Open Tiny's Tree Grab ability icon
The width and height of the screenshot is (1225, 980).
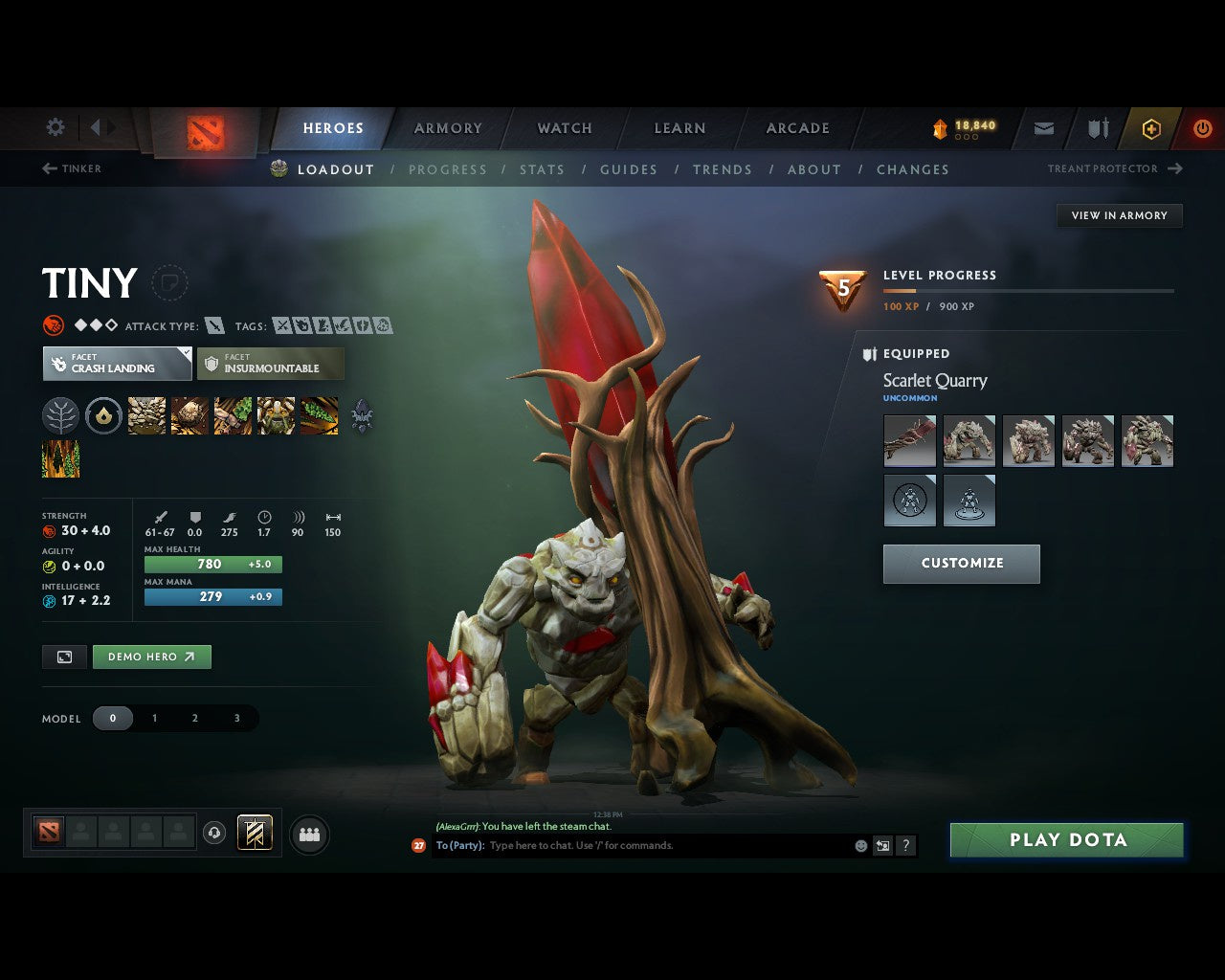click(x=233, y=416)
